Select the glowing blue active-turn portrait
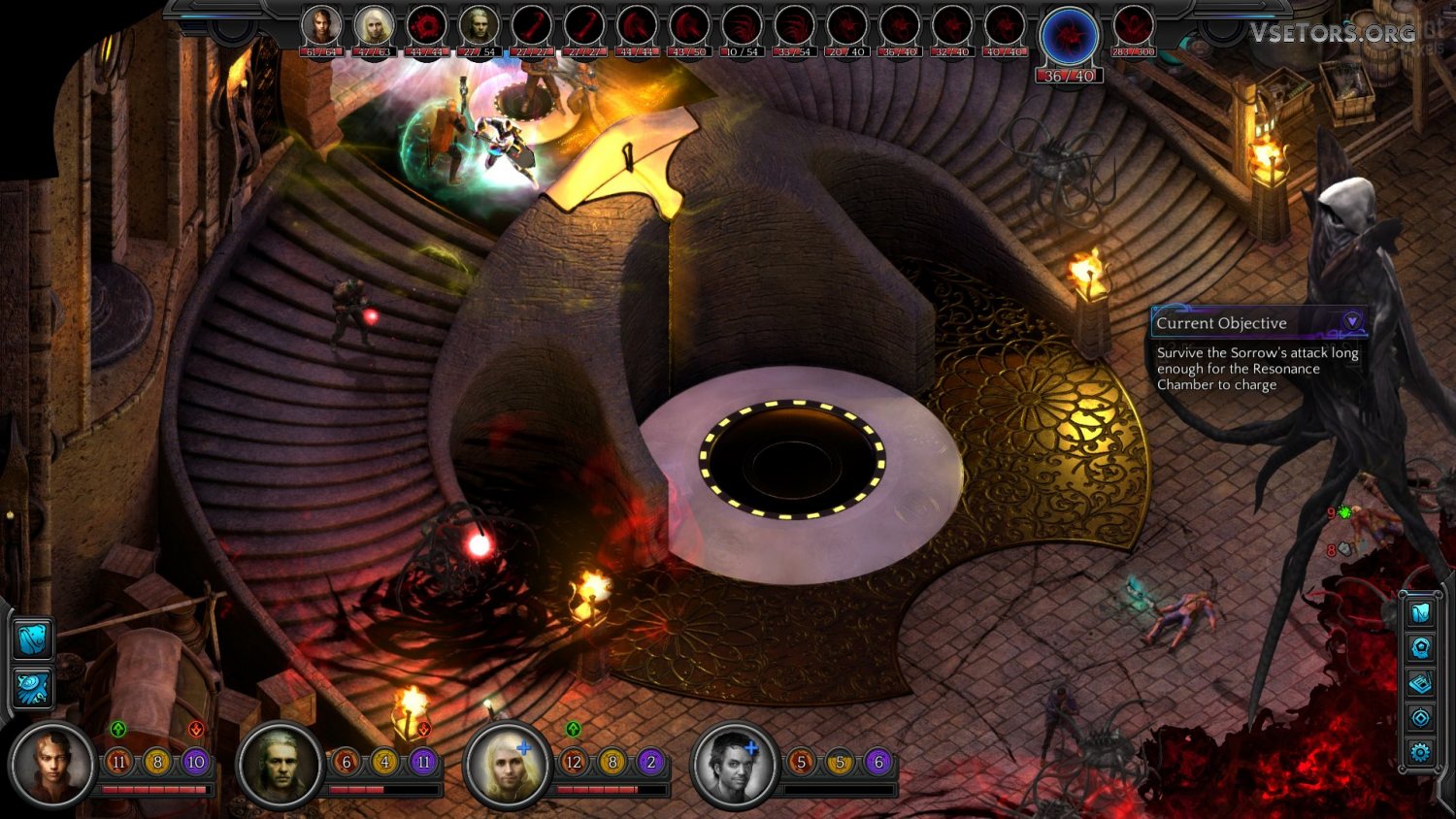The width and height of the screenshot is (1456, 819). [x=1069, y=37]
